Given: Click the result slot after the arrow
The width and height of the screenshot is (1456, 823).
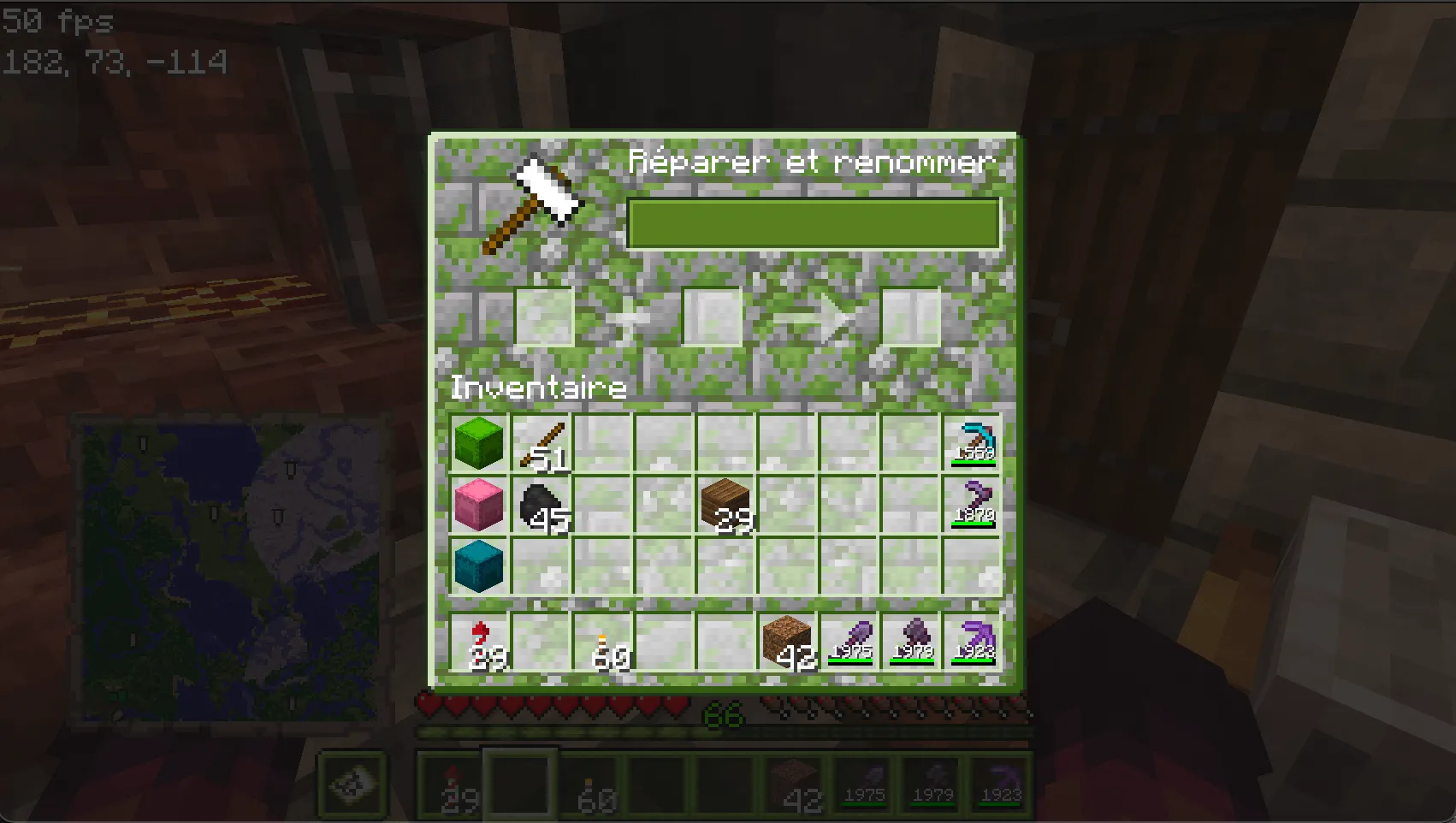Looking at the screenshot, I should tap(911, 317).
